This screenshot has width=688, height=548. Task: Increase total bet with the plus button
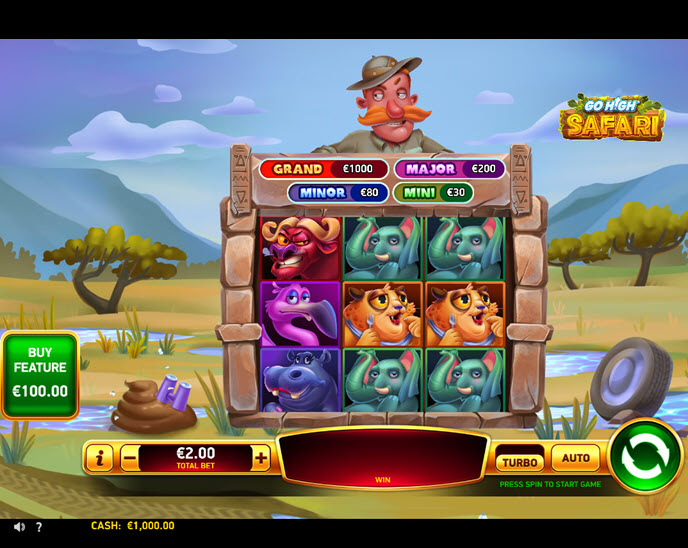pos(261,458)
